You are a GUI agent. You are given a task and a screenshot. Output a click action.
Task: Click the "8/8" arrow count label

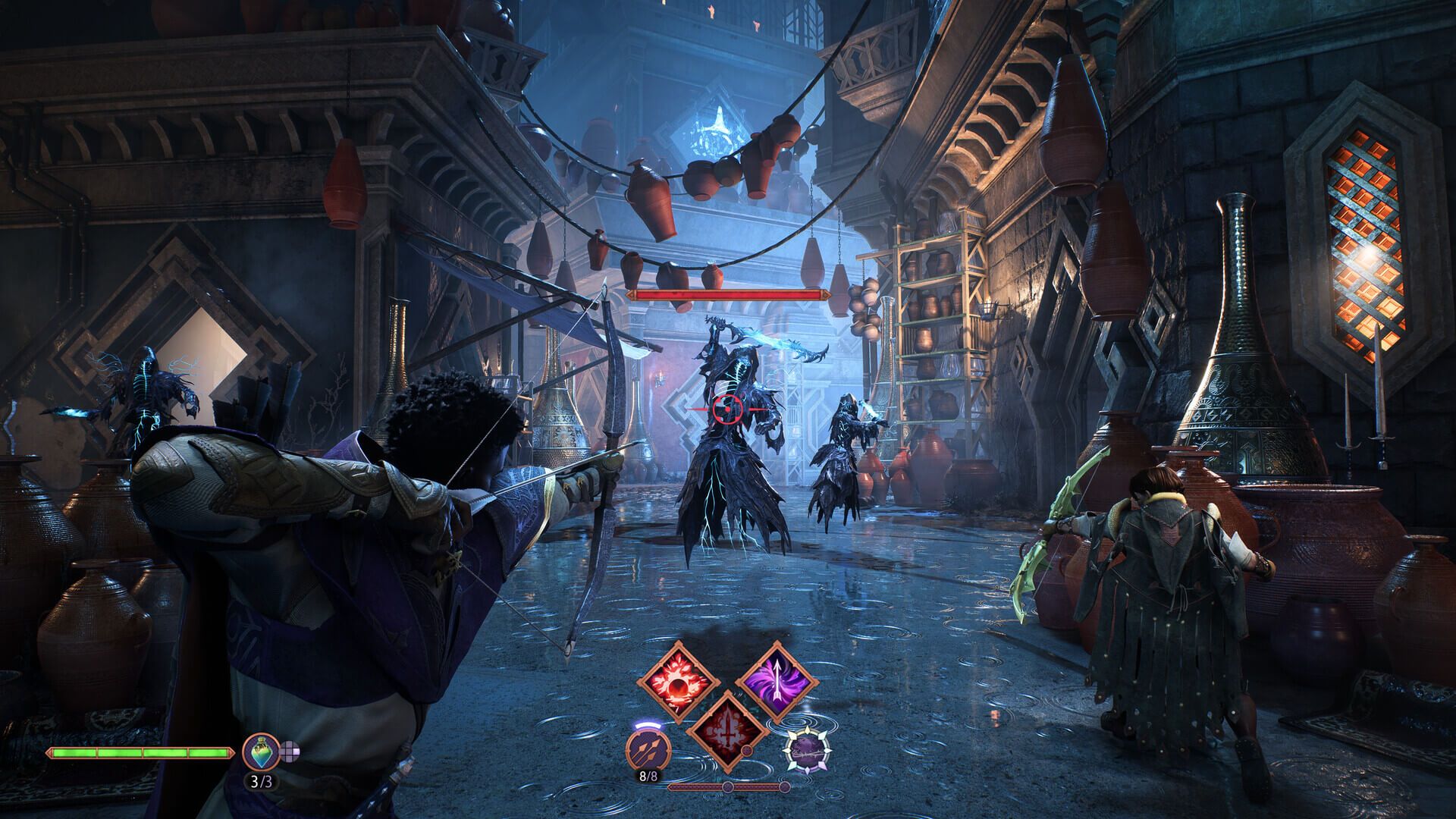coord(648,775)
